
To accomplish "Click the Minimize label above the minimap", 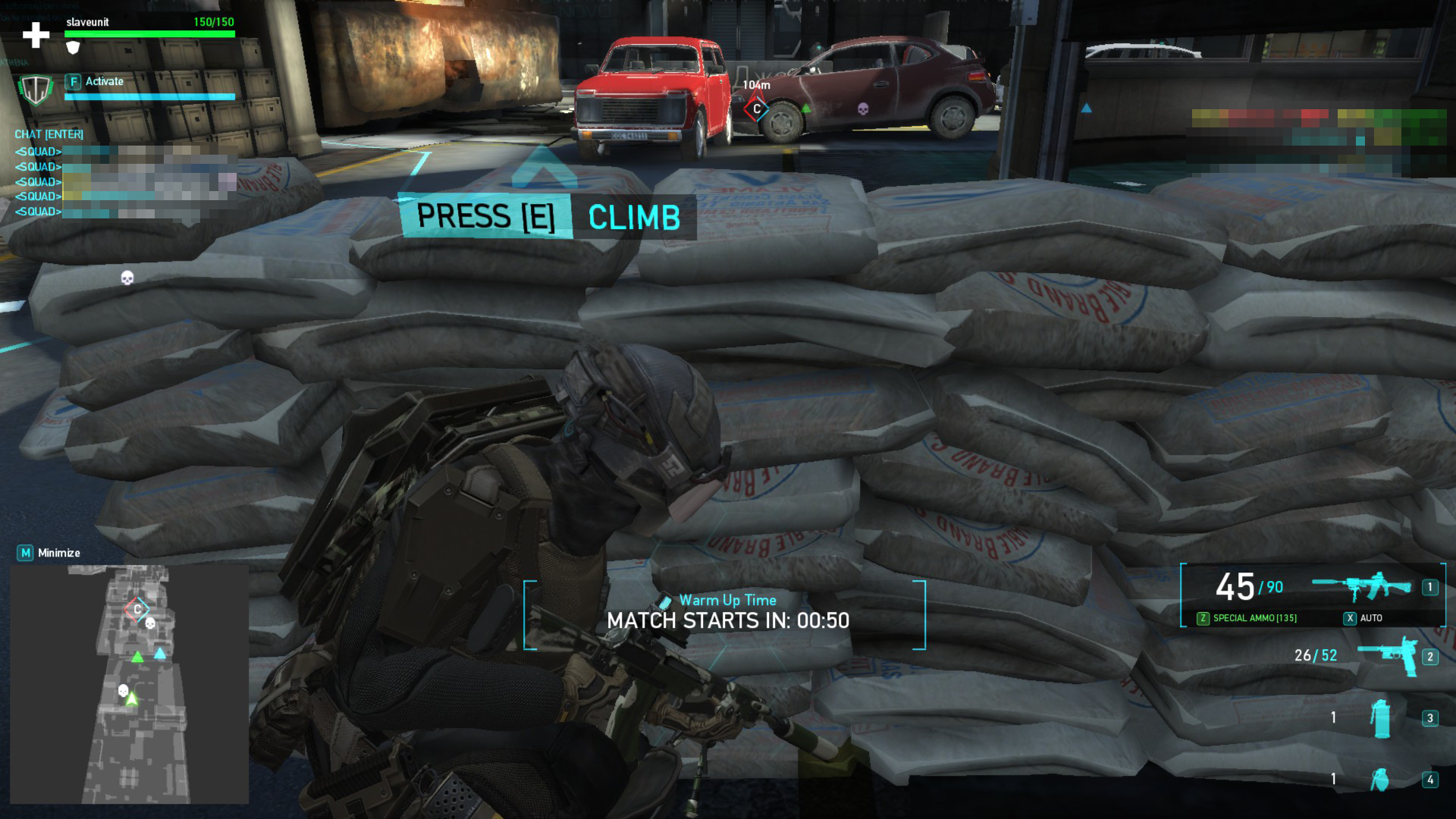I will (58, 553).
